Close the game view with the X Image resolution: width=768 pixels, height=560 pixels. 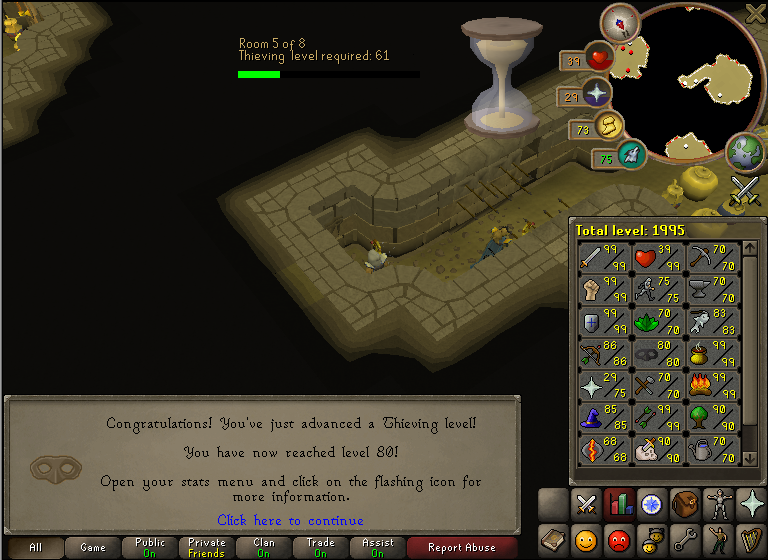tap(757, 12)
